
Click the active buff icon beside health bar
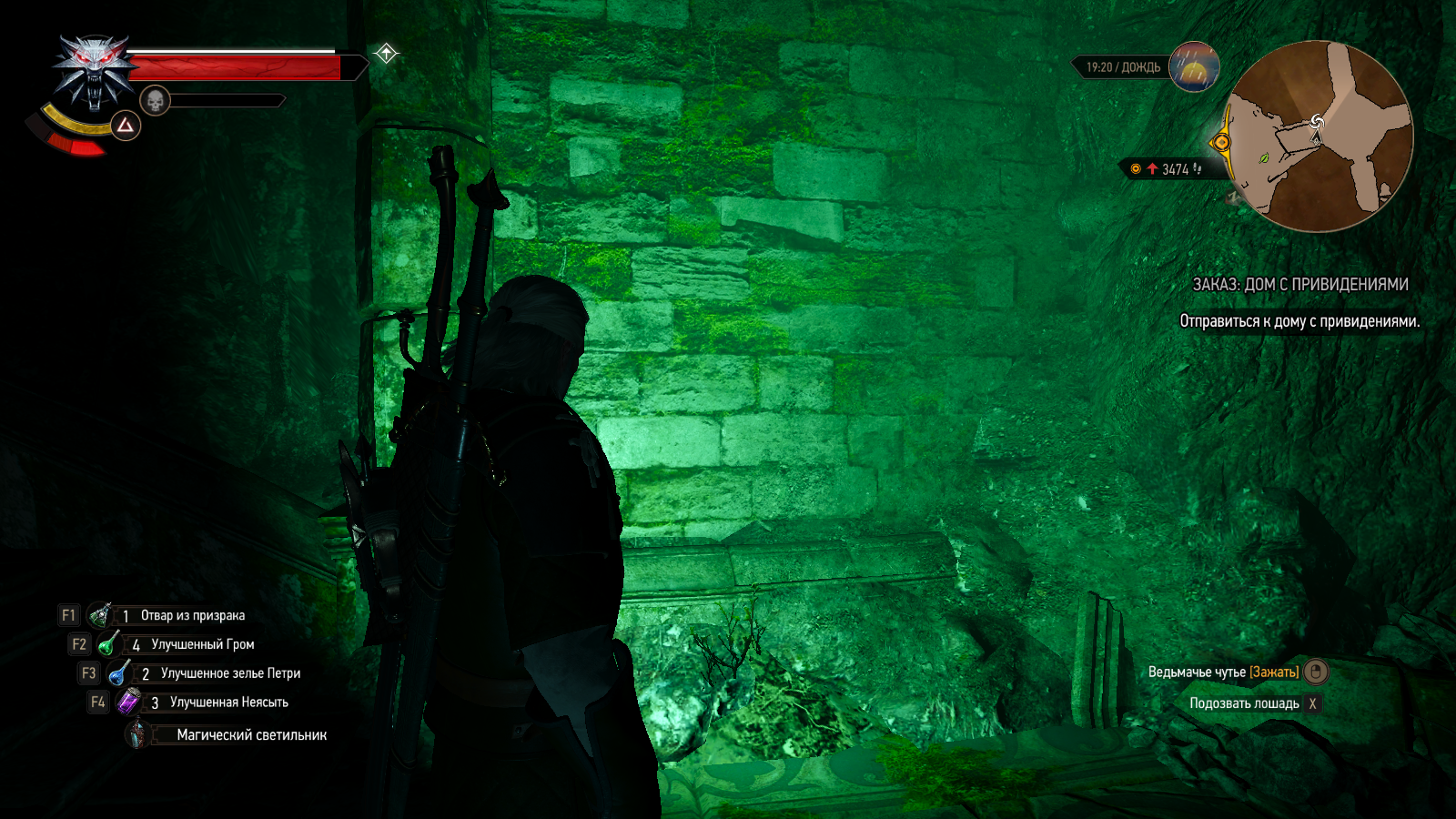click(x=386, y=54)
